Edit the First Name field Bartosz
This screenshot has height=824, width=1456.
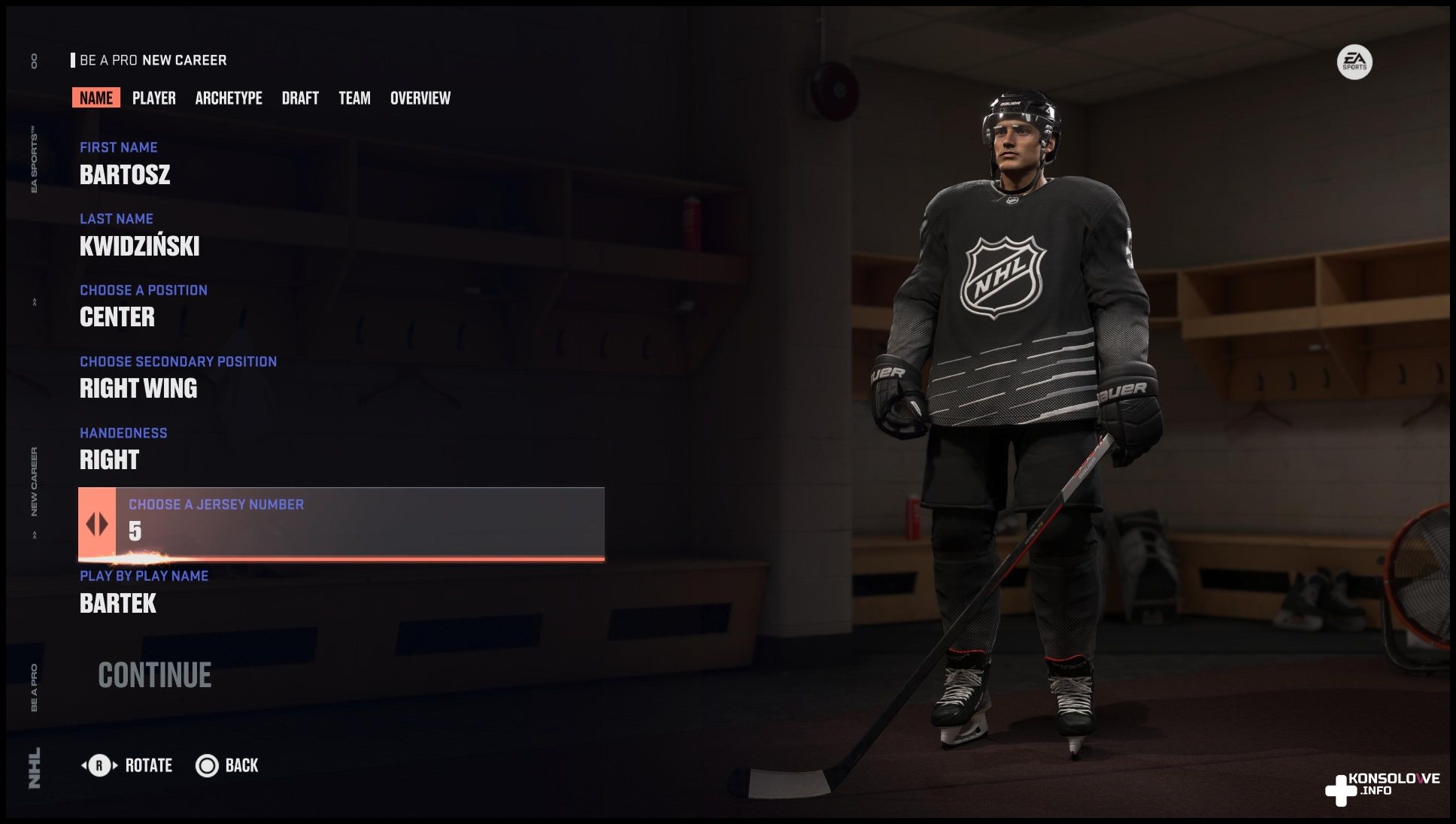click(125, 174)
